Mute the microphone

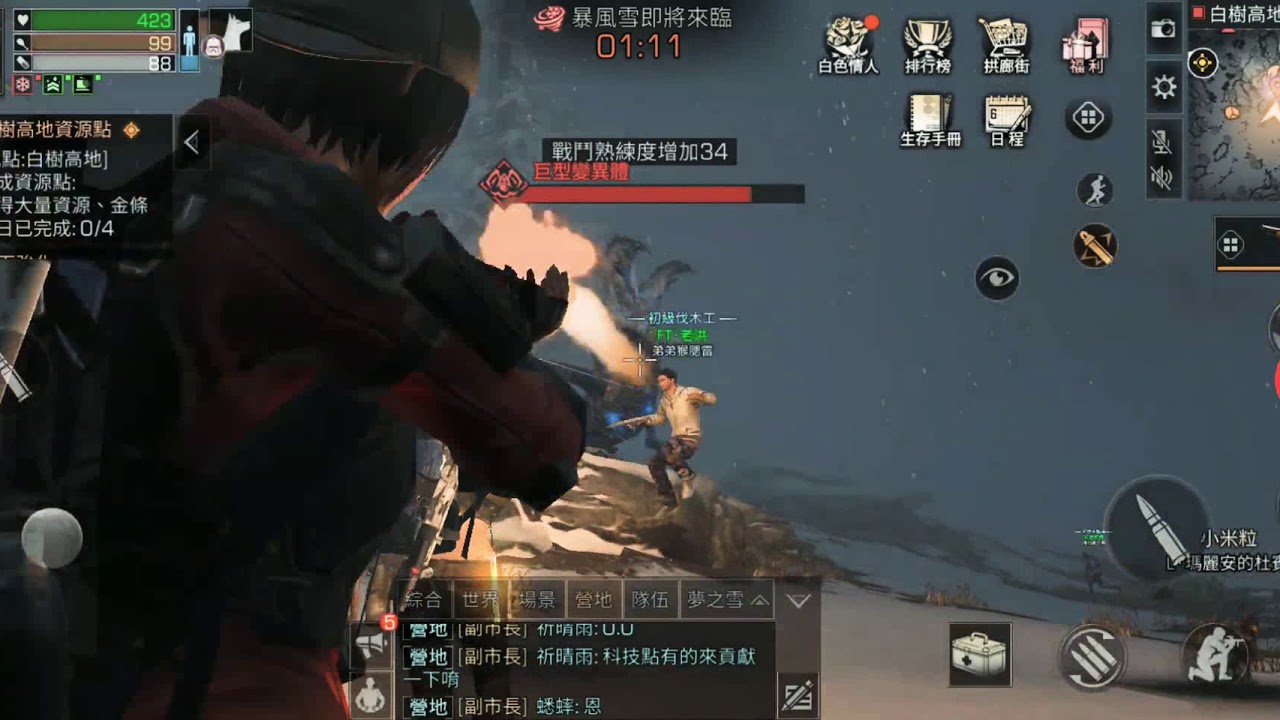click(x=1162, y=140)
